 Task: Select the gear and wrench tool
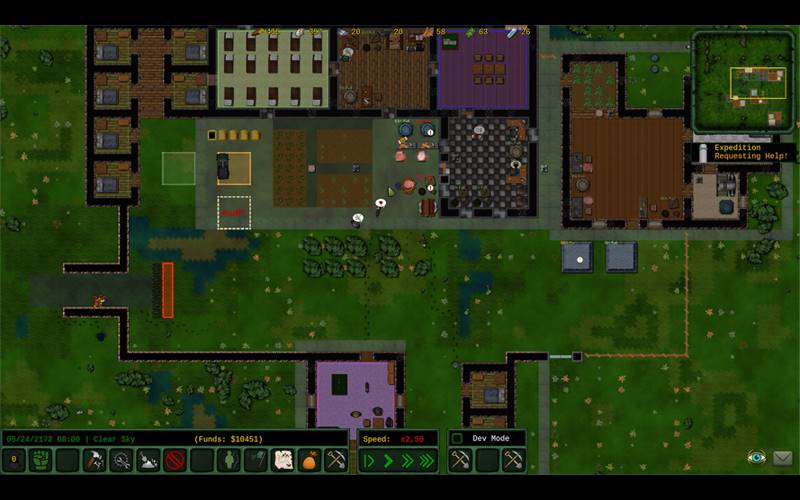(x=121, y=460)
